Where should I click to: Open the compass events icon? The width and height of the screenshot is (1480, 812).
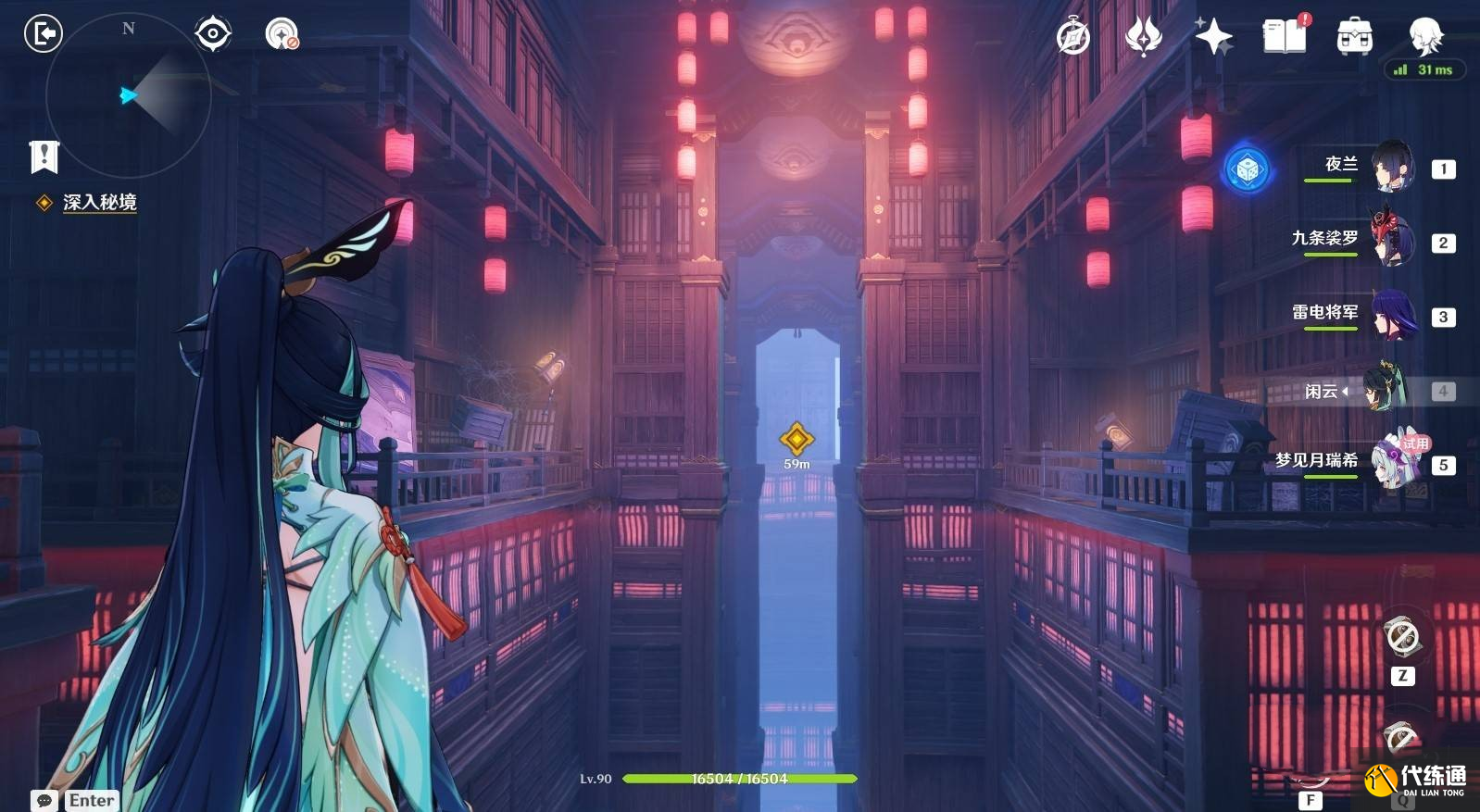point(1073,37)
